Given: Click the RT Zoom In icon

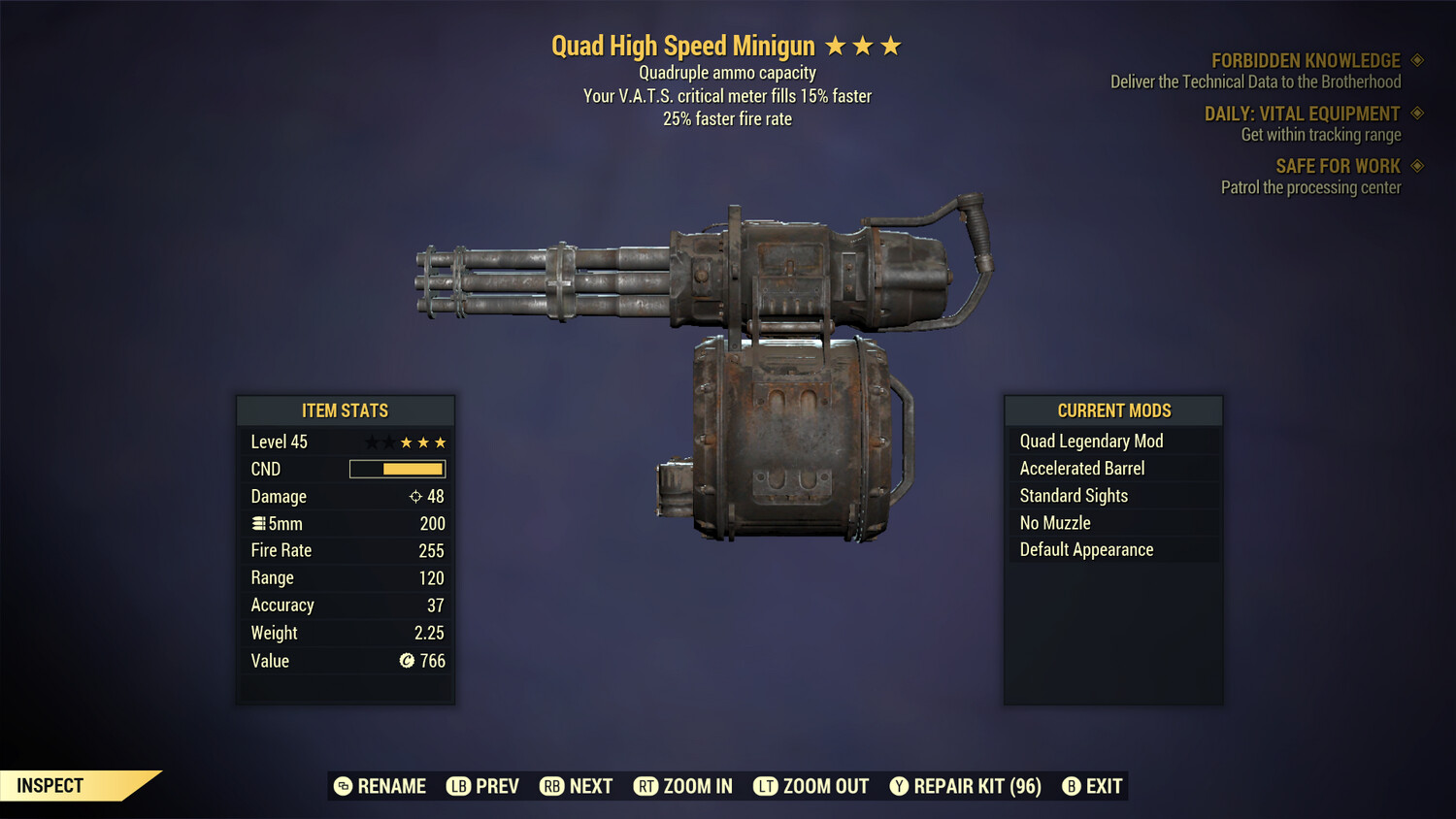Looking at the screenshot, I should 646,786.
